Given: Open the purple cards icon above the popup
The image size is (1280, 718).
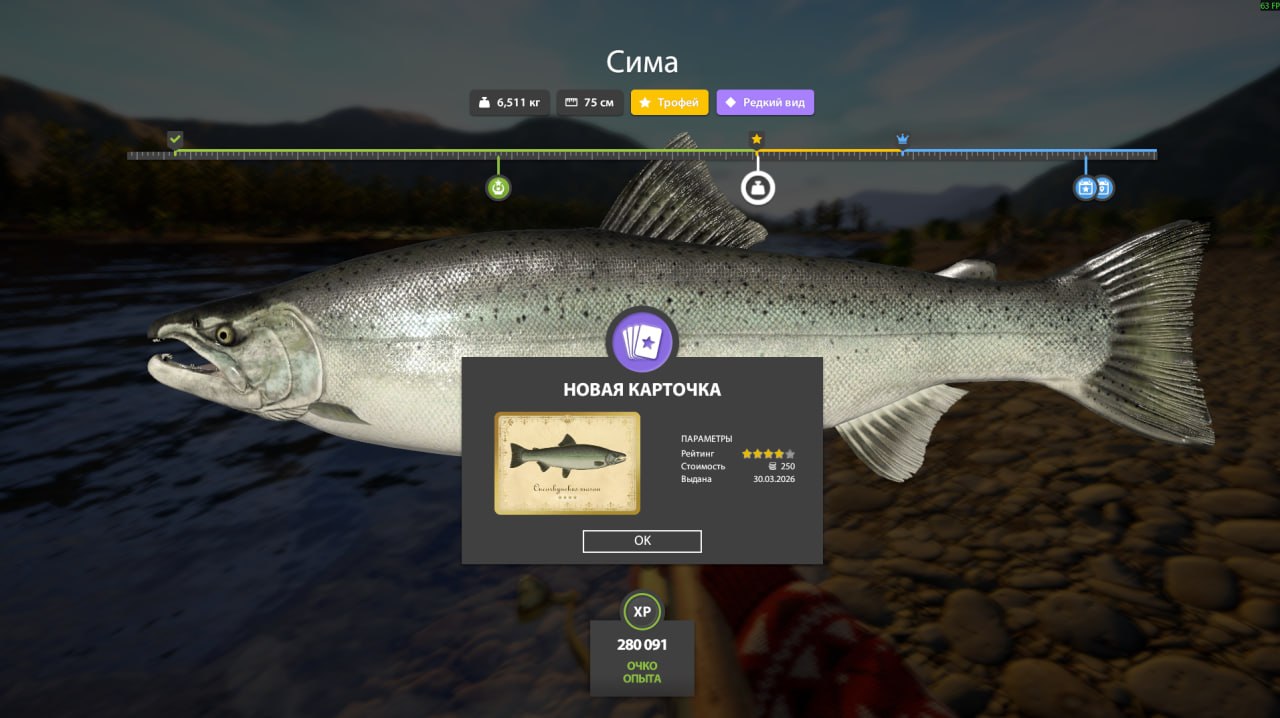Looking at the screenshot, I should (x=642, y=341).
